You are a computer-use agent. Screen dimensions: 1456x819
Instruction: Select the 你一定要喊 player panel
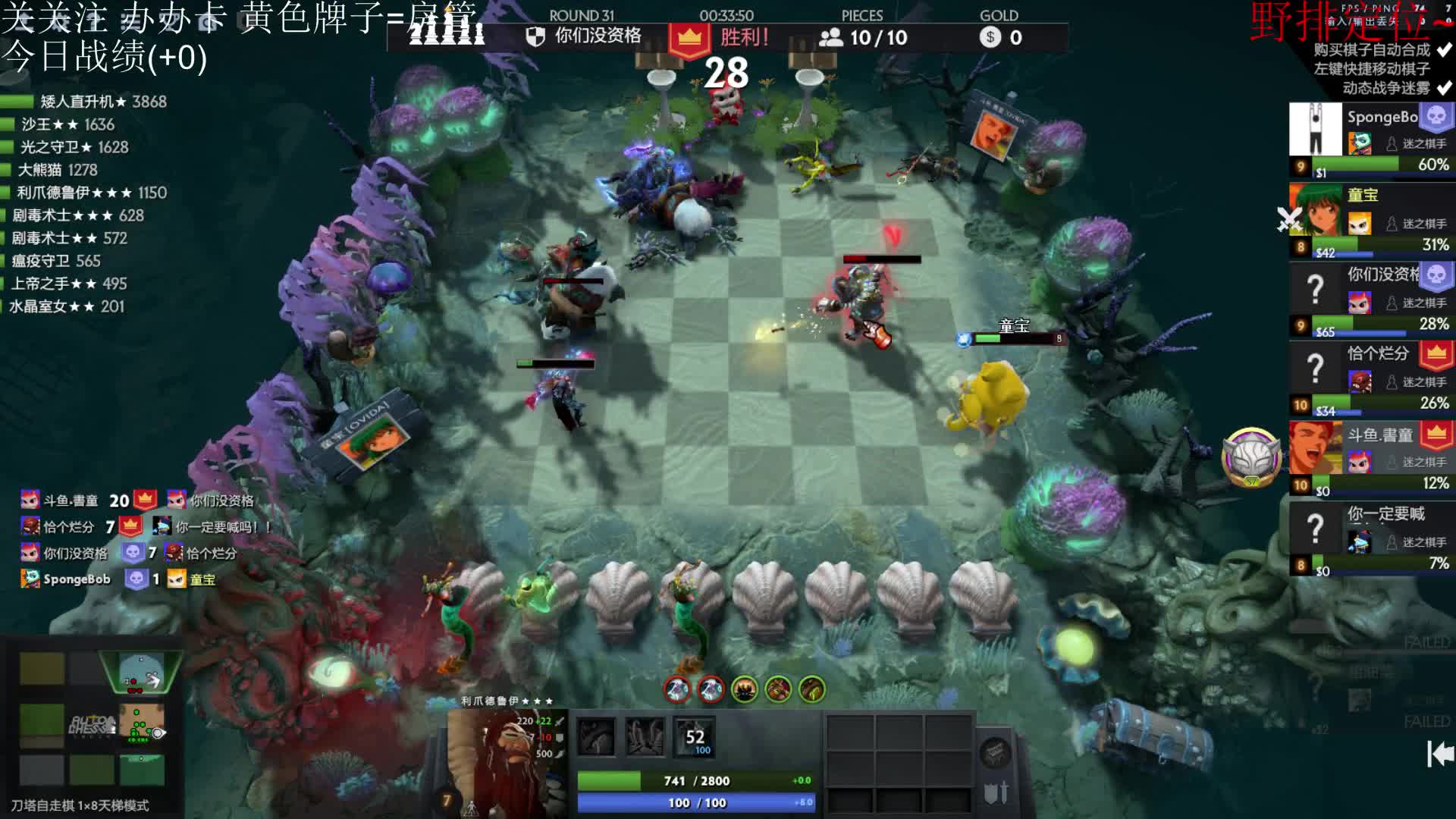click(1371, 538)
